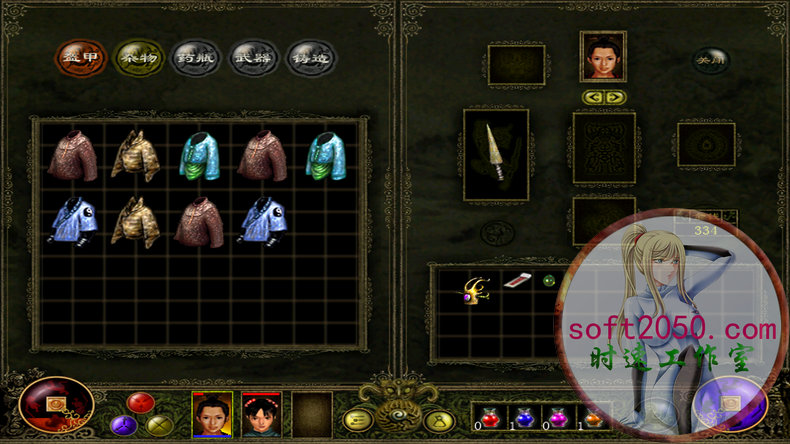Switch to next character with right arrow
Viewport: 790px width, 444px height.
614,98
